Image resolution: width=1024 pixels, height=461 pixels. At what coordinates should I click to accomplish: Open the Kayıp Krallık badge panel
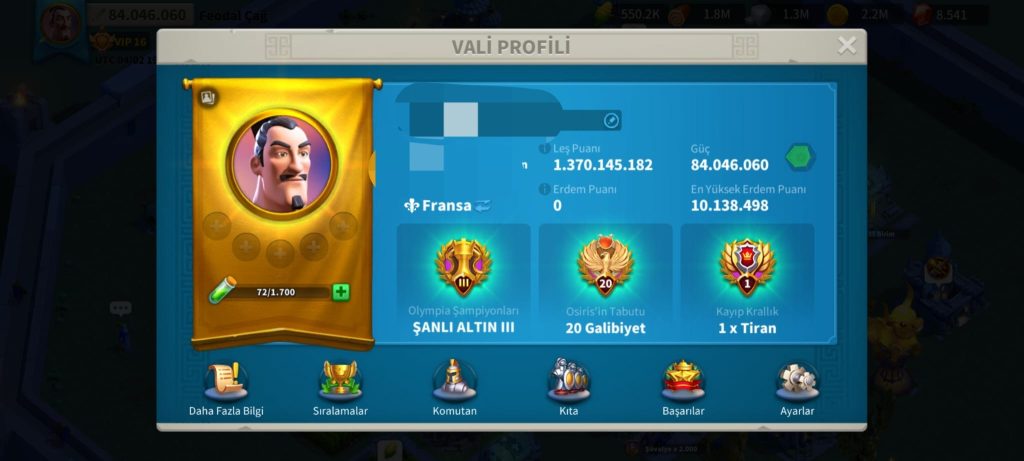click(x=747, y=282)
